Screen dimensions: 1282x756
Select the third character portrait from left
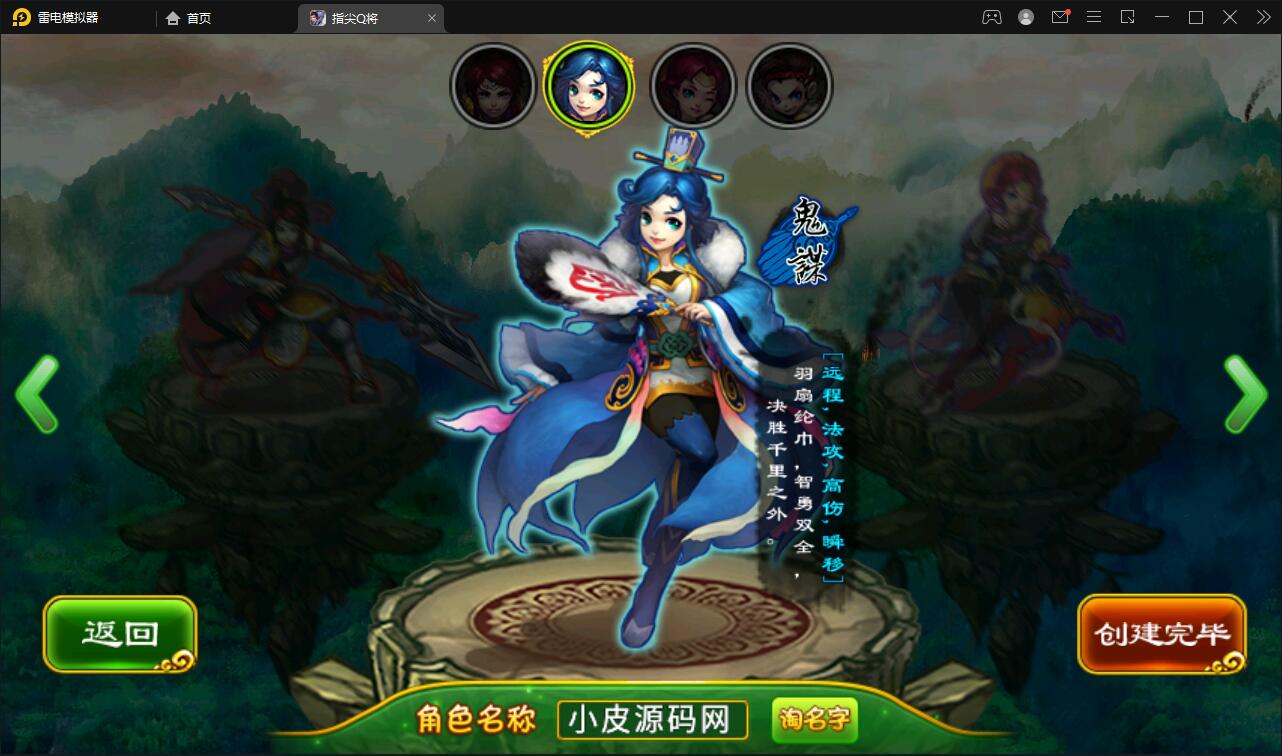[693, 86]
